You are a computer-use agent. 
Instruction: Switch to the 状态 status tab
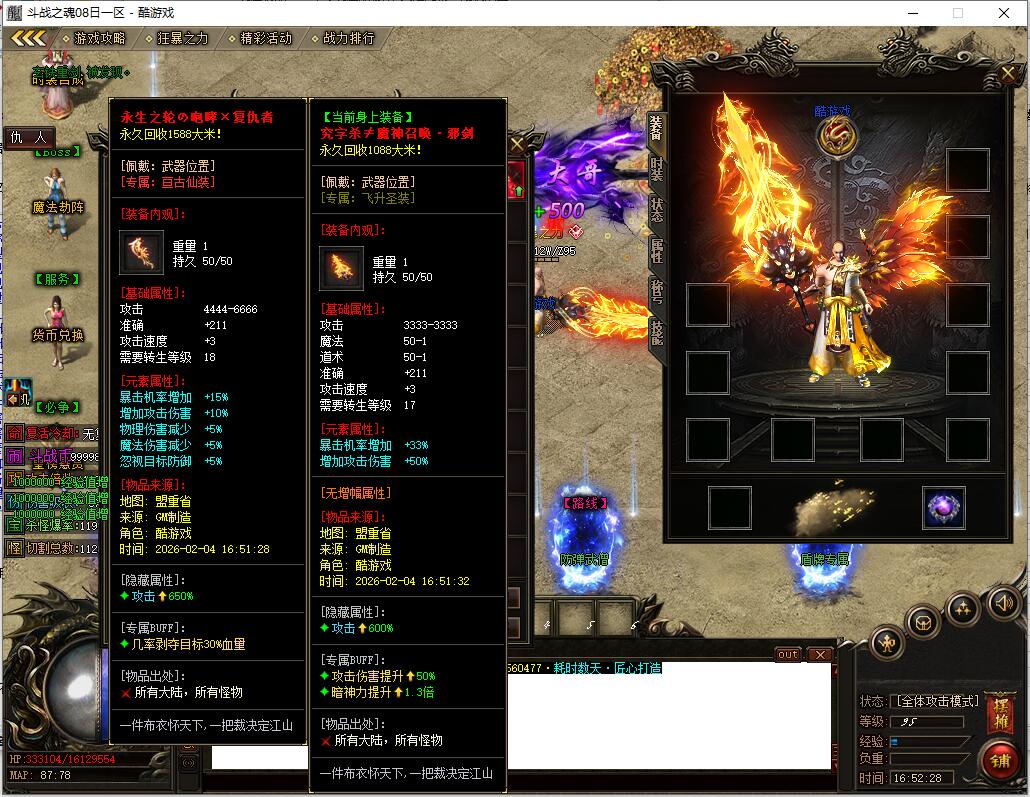[657, 209]
